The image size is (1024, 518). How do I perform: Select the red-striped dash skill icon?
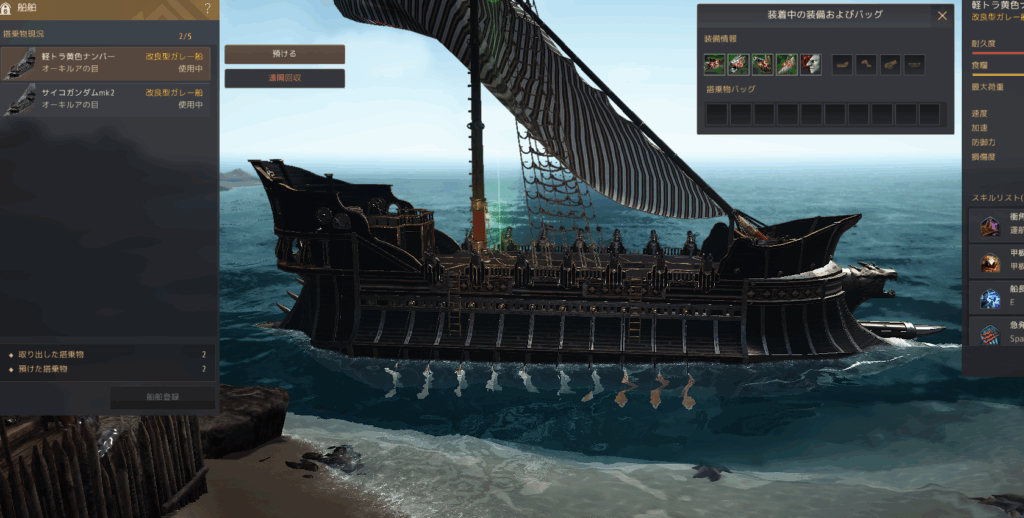990,333
